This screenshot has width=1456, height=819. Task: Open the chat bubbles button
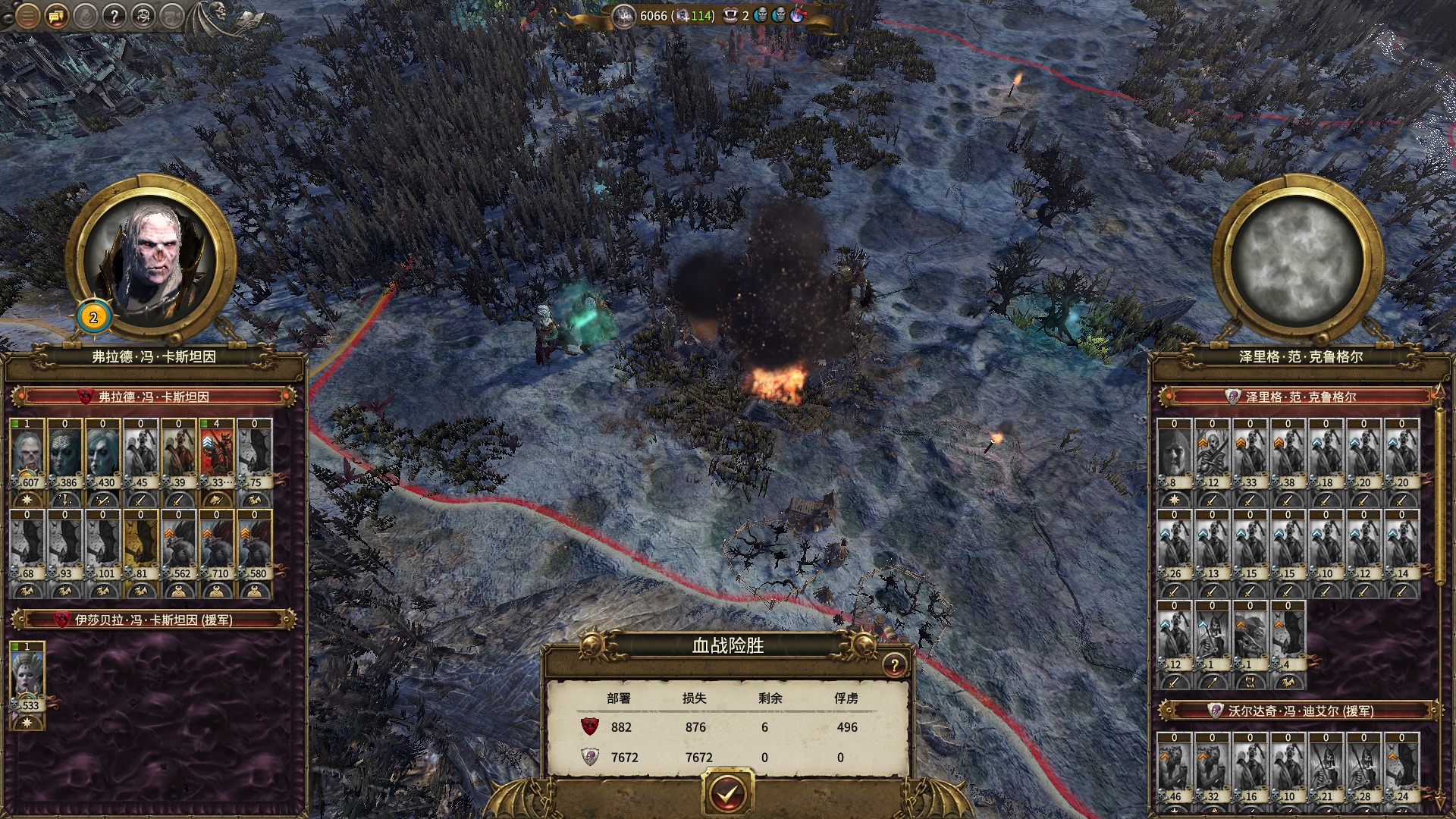pyautogui.click(x=55, y=15)
